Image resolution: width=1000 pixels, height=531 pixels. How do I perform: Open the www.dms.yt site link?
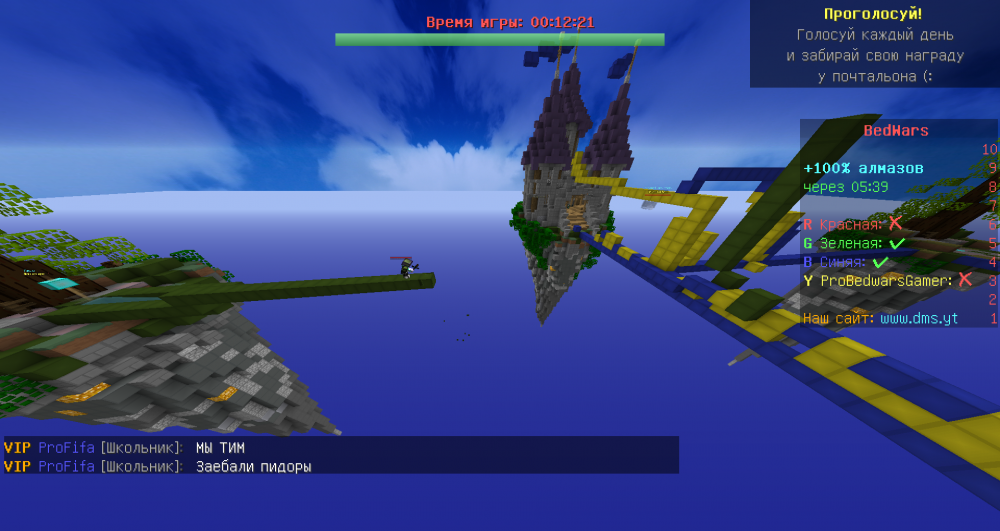pos(918,319)
